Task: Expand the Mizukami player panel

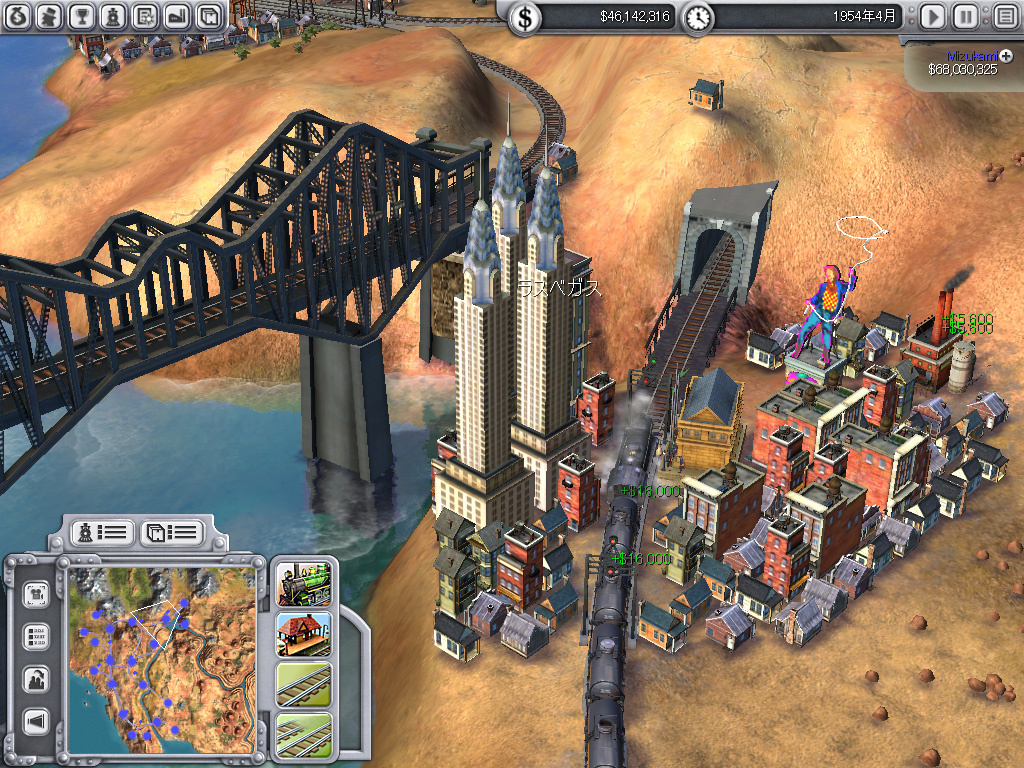Action: coord(1006,56)
